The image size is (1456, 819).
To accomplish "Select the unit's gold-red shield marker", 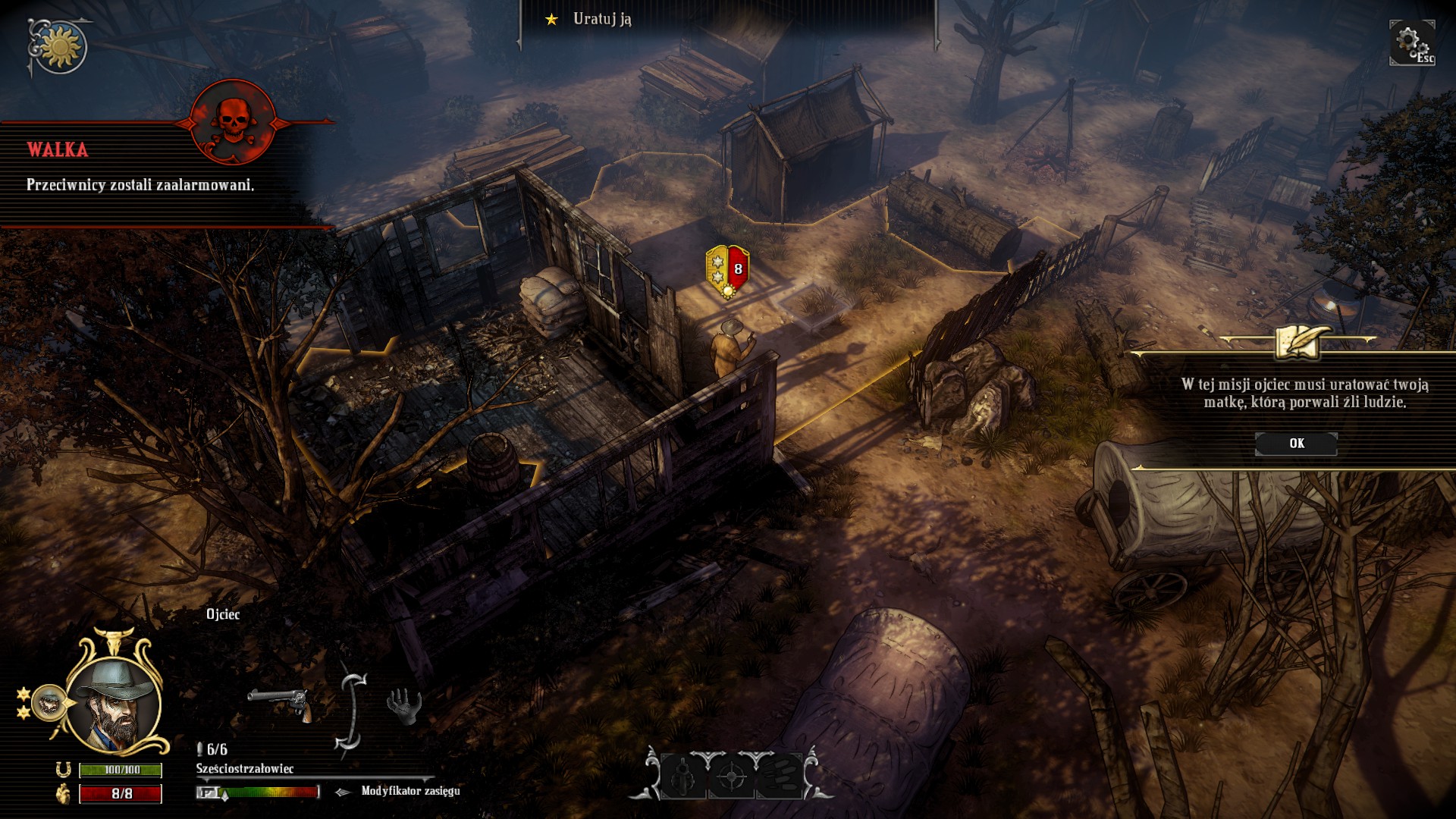I will (727, 271).
